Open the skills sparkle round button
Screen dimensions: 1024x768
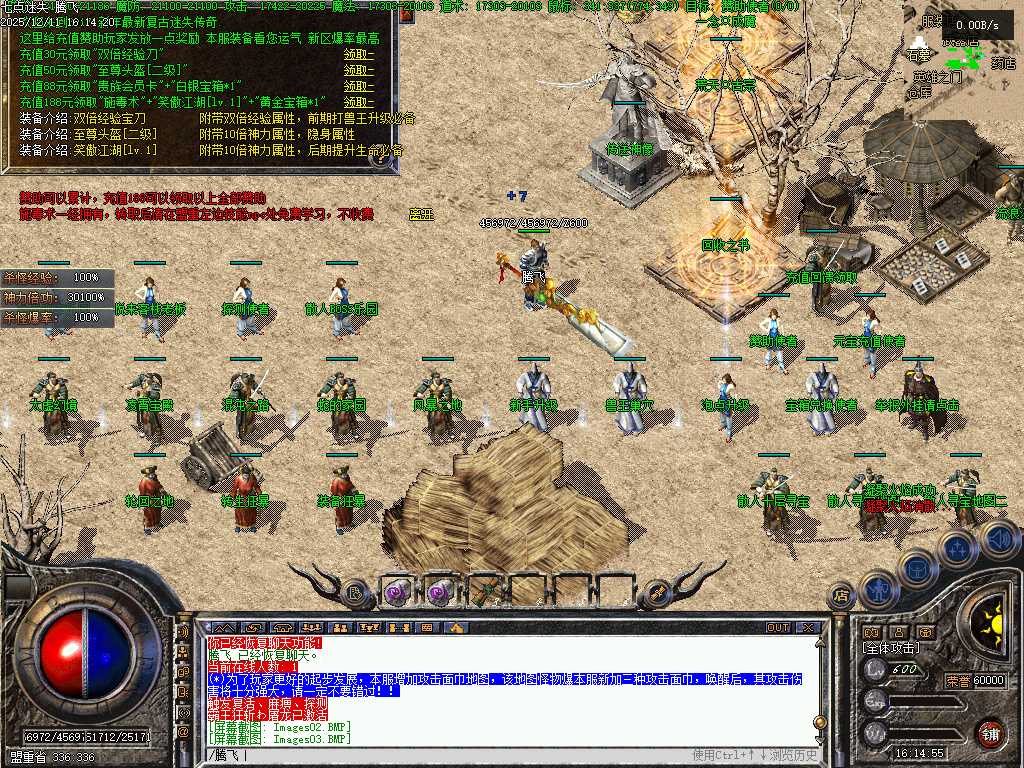tap(957, 548)
